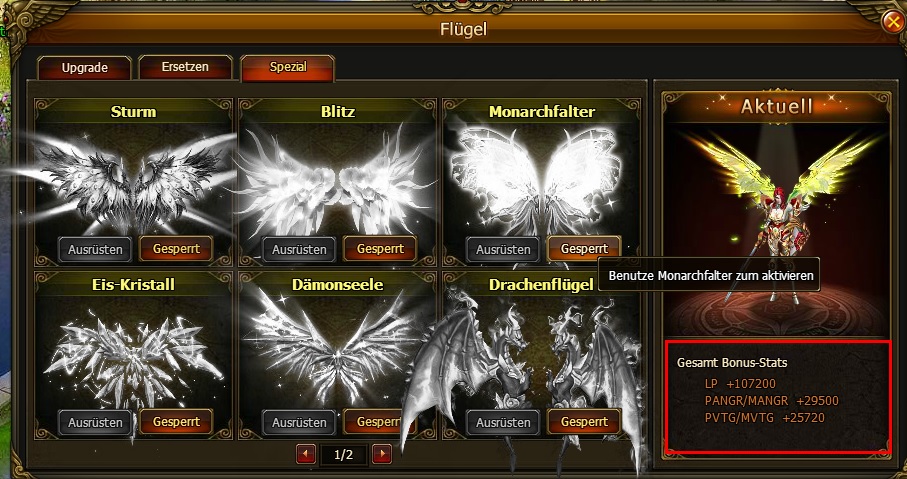
Task: Click Gesperrt under Drachenflügel wings
Action: (x=584, y=422)
